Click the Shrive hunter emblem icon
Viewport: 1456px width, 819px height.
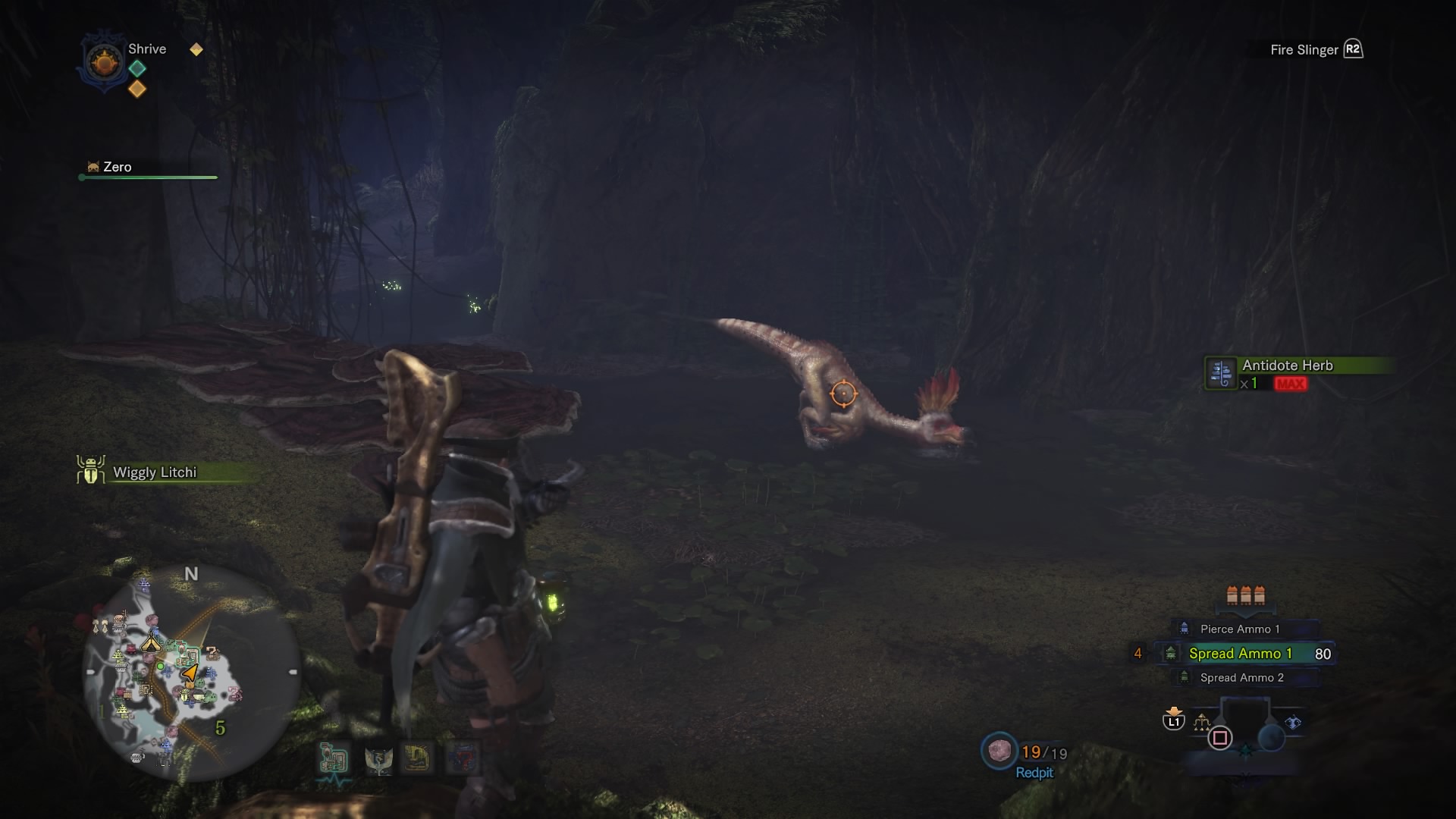coord(105,62)
